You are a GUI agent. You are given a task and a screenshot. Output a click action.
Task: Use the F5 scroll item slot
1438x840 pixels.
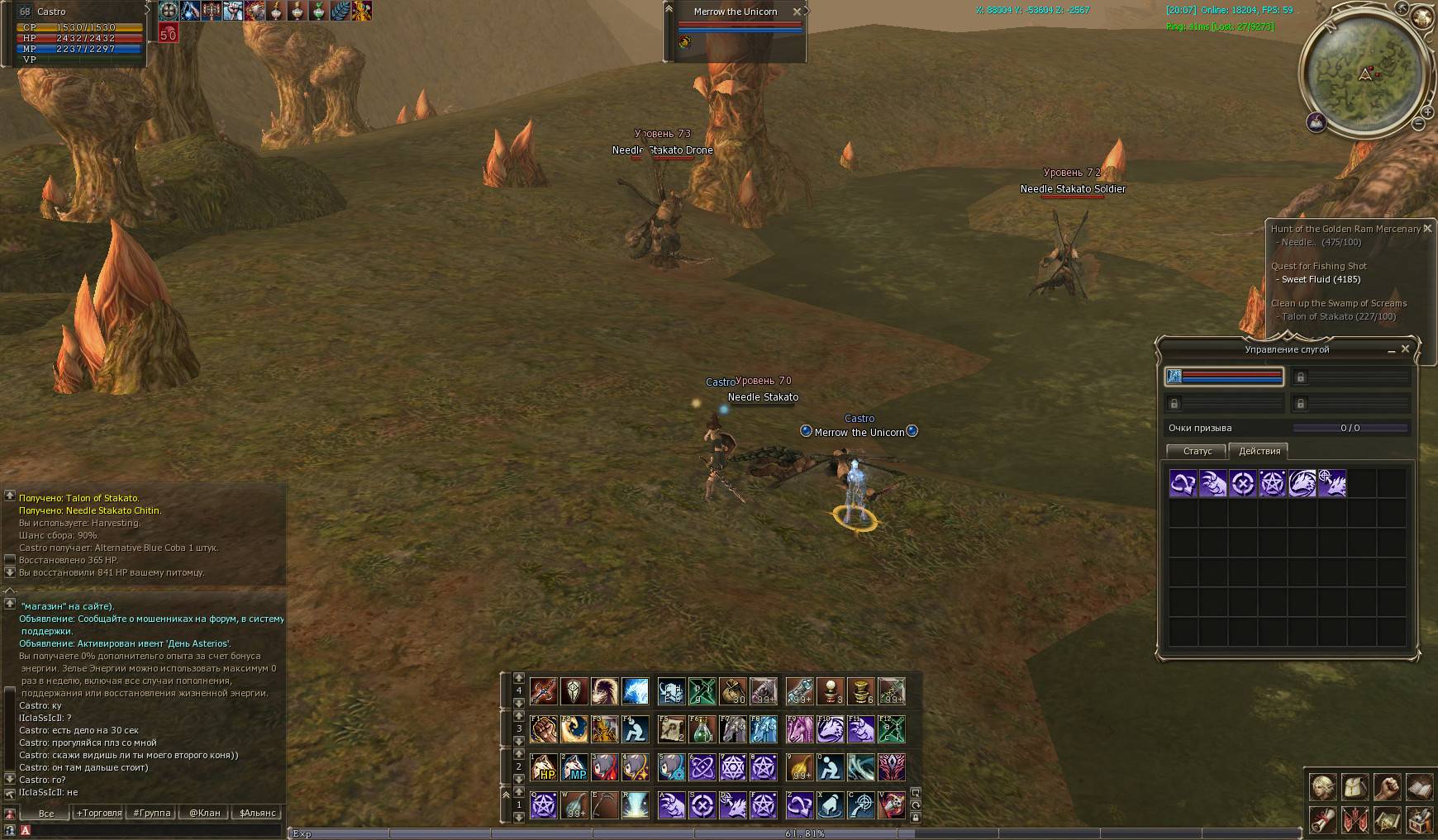[x=670, y=729]
